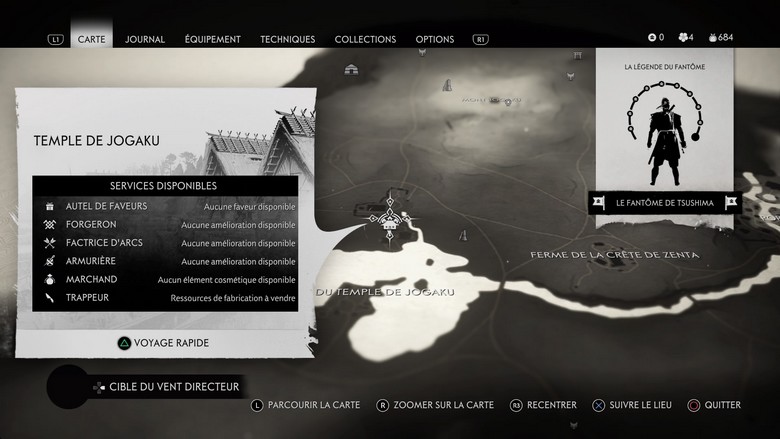Choose the Trappeur service row
The image size is (780, 439).
coord(166,297)
